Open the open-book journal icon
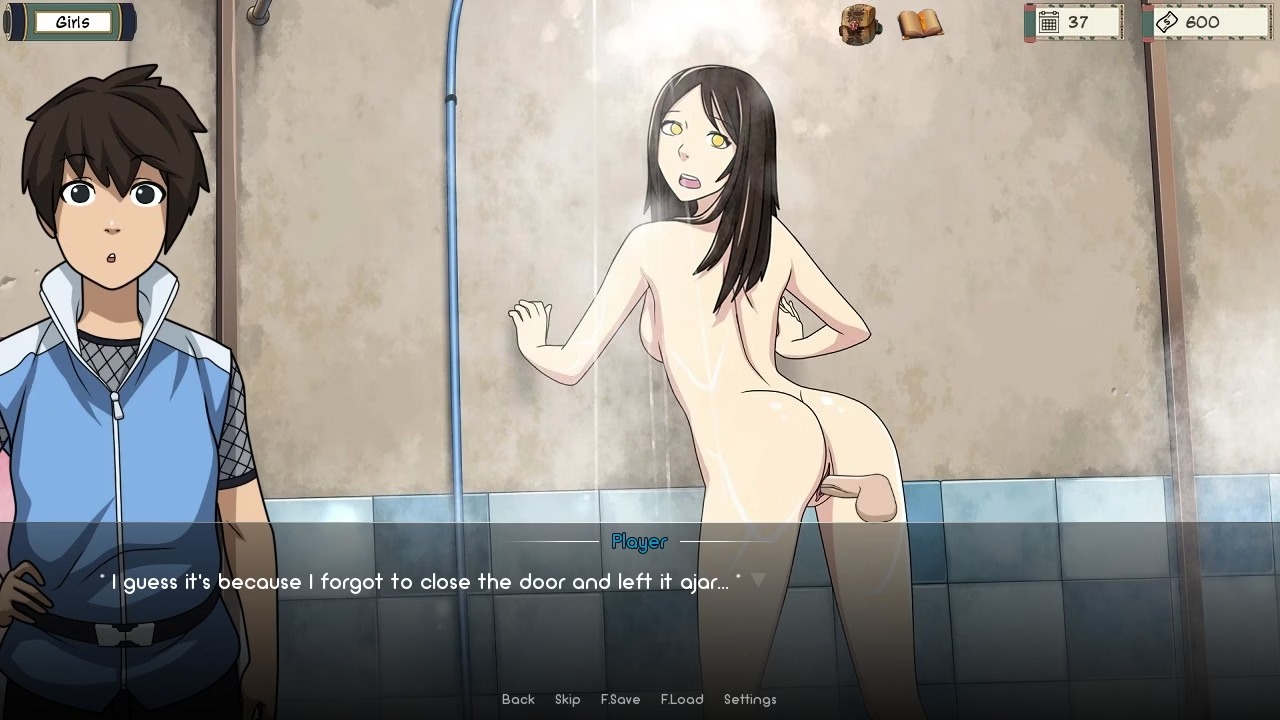 tap(919, 23)
